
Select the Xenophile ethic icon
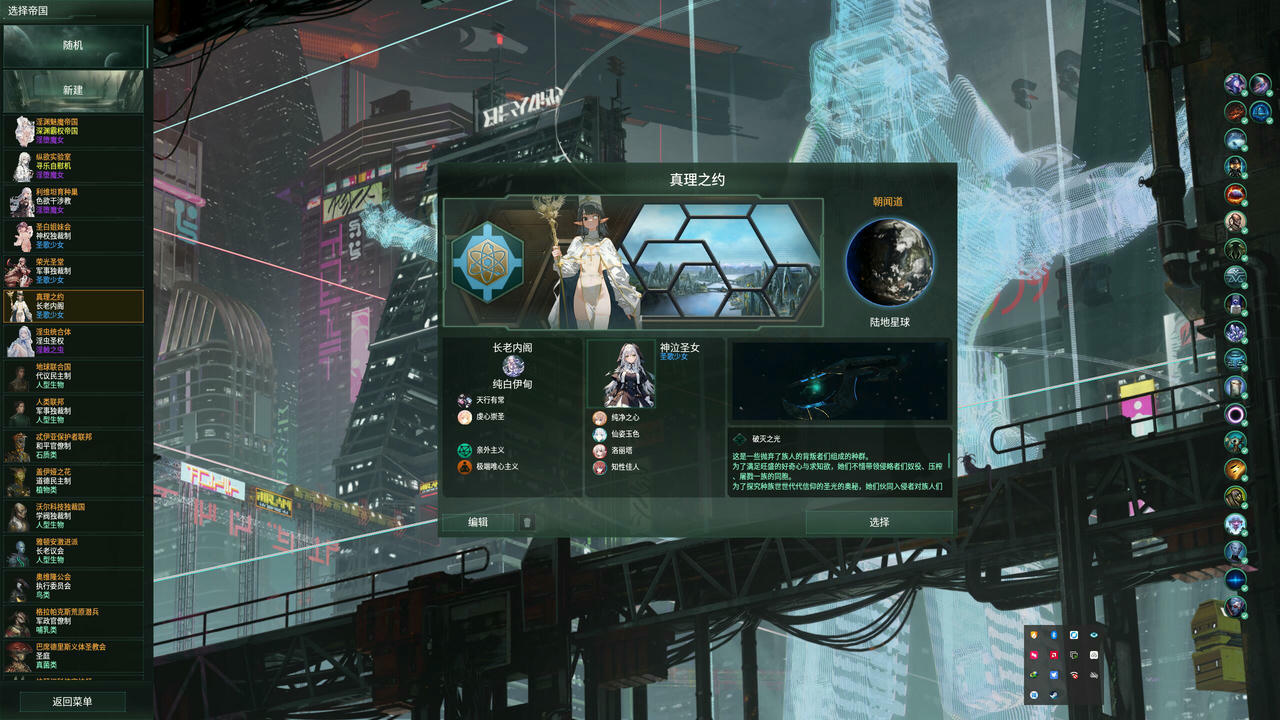click(x=464, y=450)
